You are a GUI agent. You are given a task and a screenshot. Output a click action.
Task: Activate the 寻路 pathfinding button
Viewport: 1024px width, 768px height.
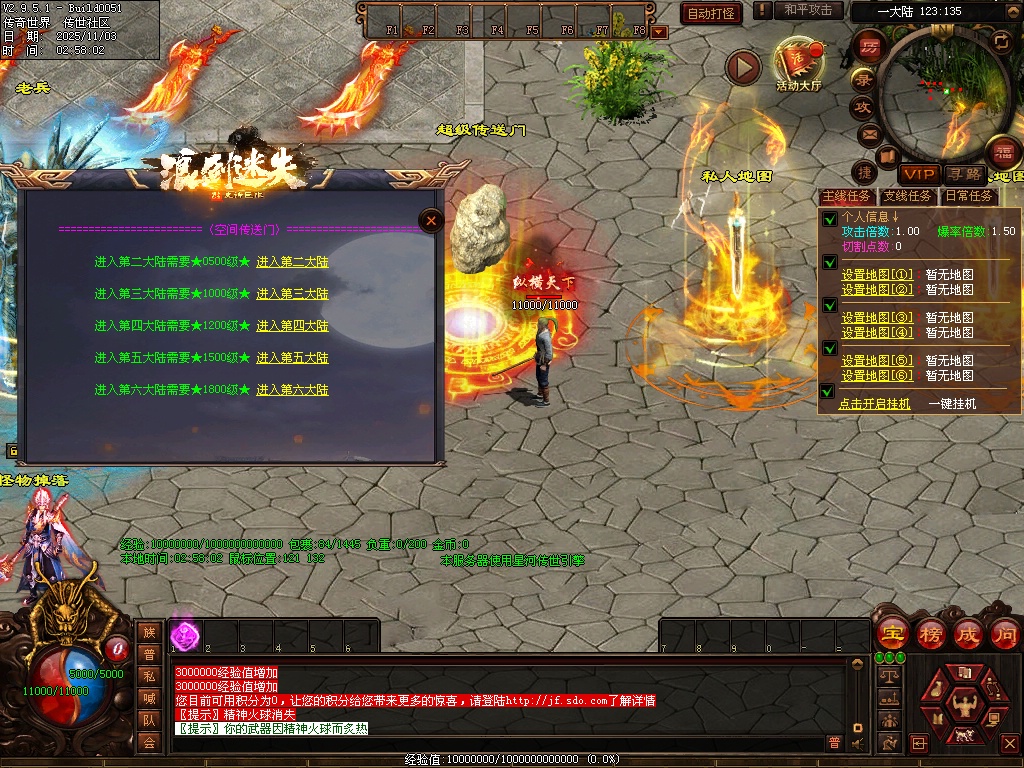pos(964,174)
